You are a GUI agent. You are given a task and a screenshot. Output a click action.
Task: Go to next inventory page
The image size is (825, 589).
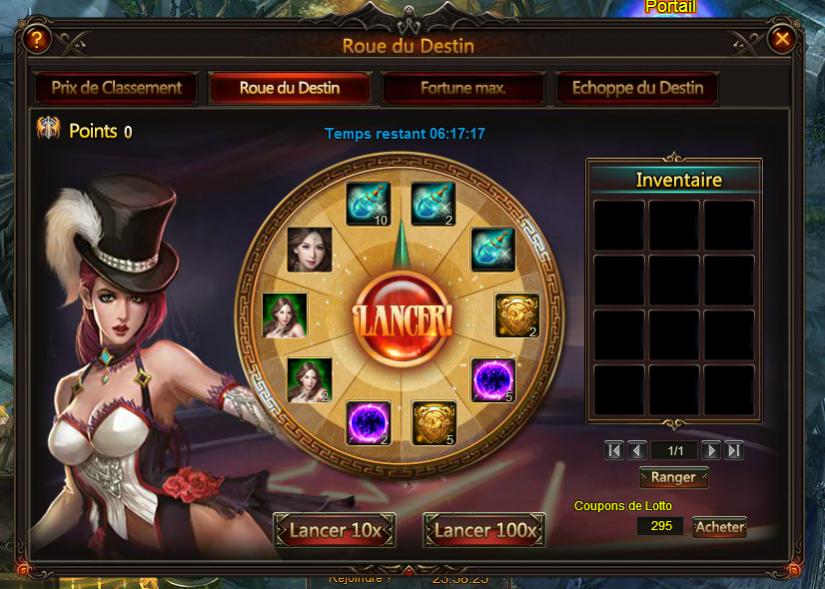point(711,451)
